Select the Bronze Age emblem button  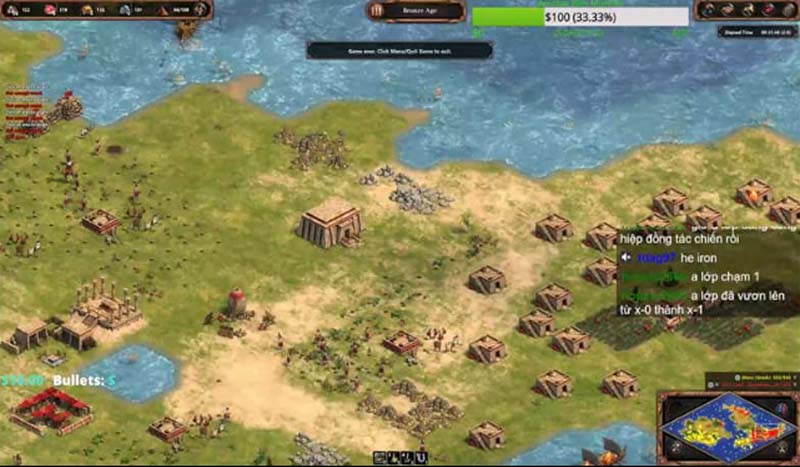(x=378, y=10)
